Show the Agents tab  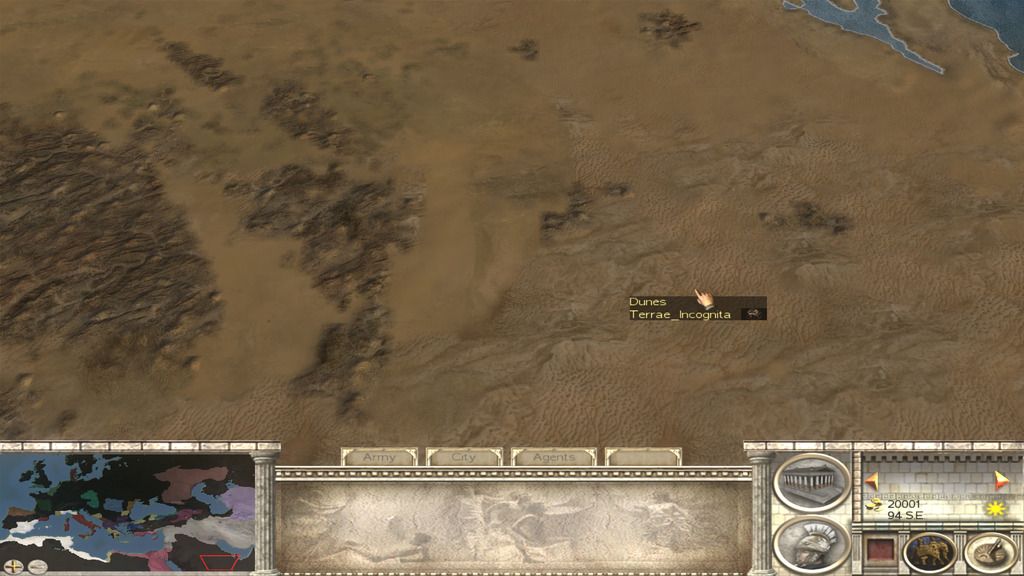(x=553, y=457)
